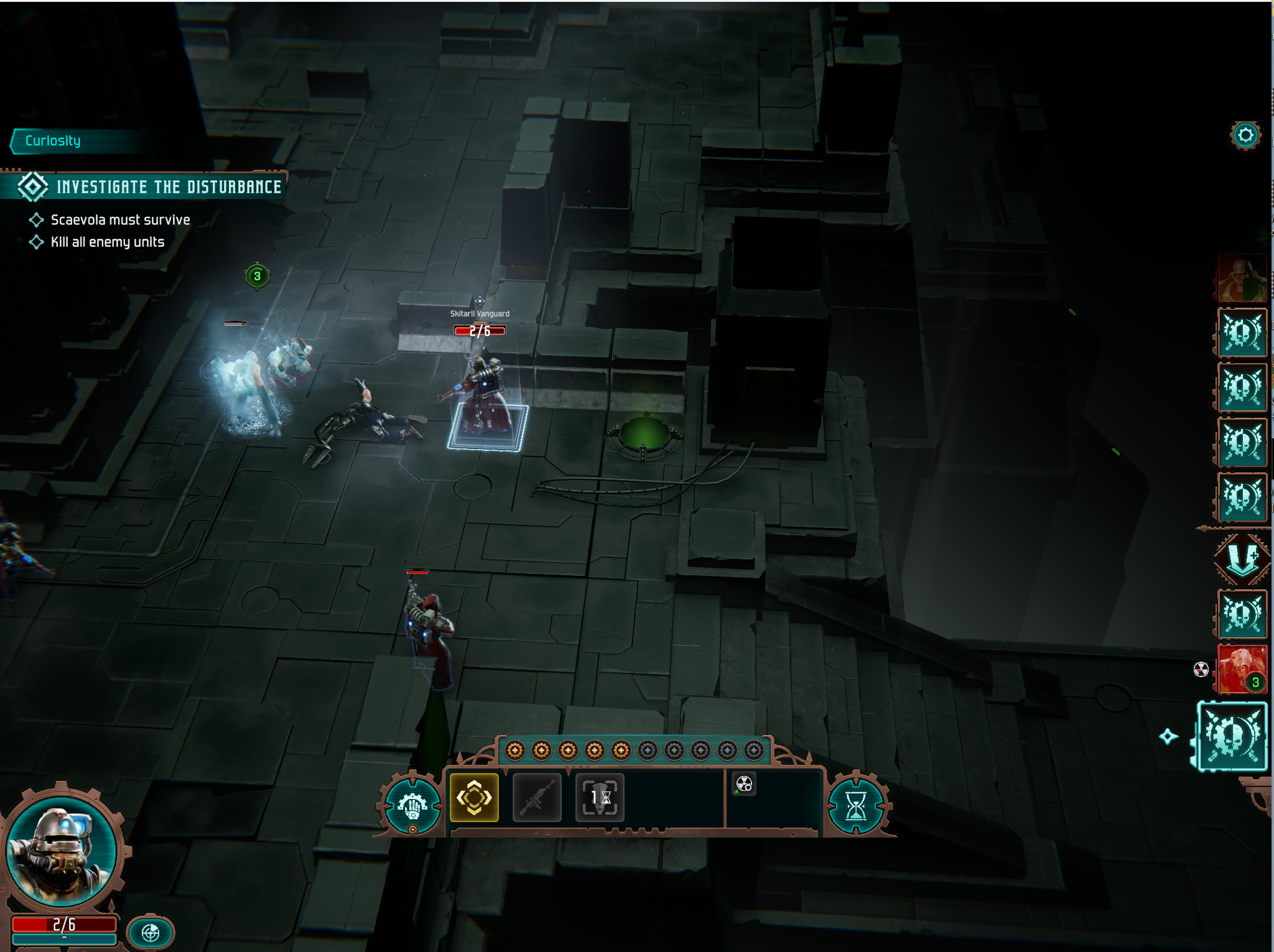The width and height of the screenshot is (1274, 952).
Task: Select the yellow movement action
Action: pyautogui.click(x=474, y=798)
